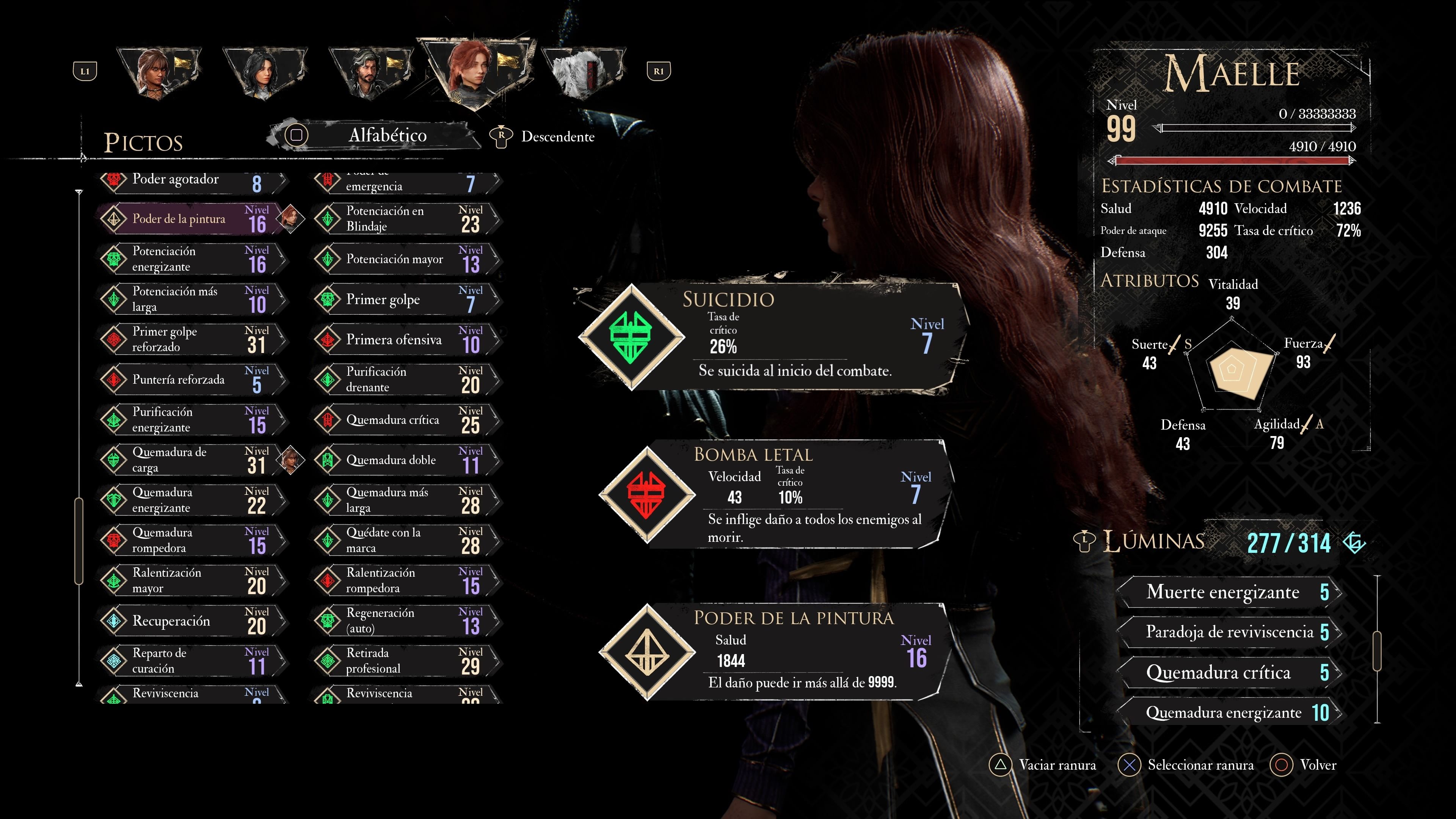Screen dimensions: 1456x819
Task: Select the Recuperación picto row
Action: coord(192,621)
